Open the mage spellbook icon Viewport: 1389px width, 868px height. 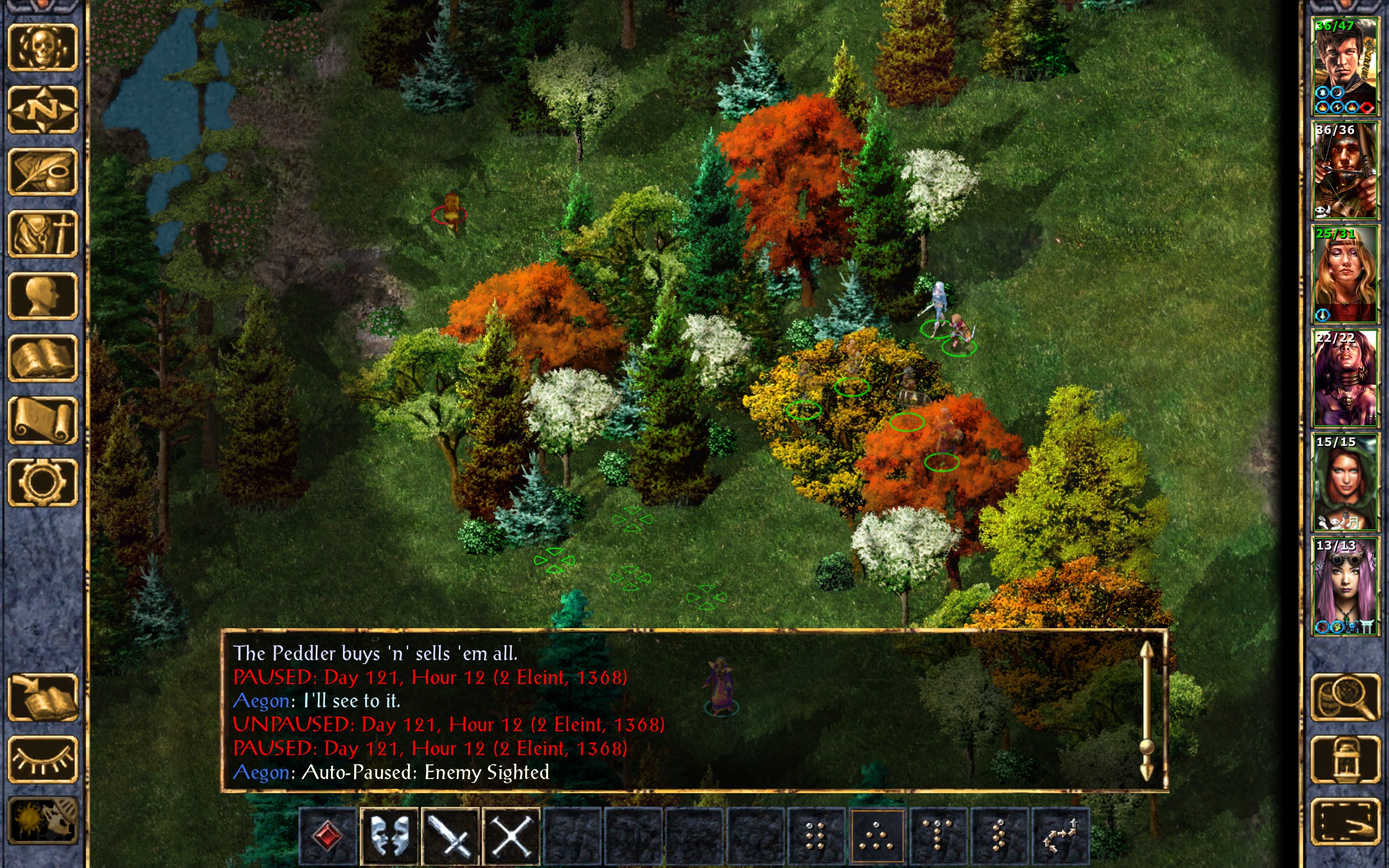tap(42, 358)
